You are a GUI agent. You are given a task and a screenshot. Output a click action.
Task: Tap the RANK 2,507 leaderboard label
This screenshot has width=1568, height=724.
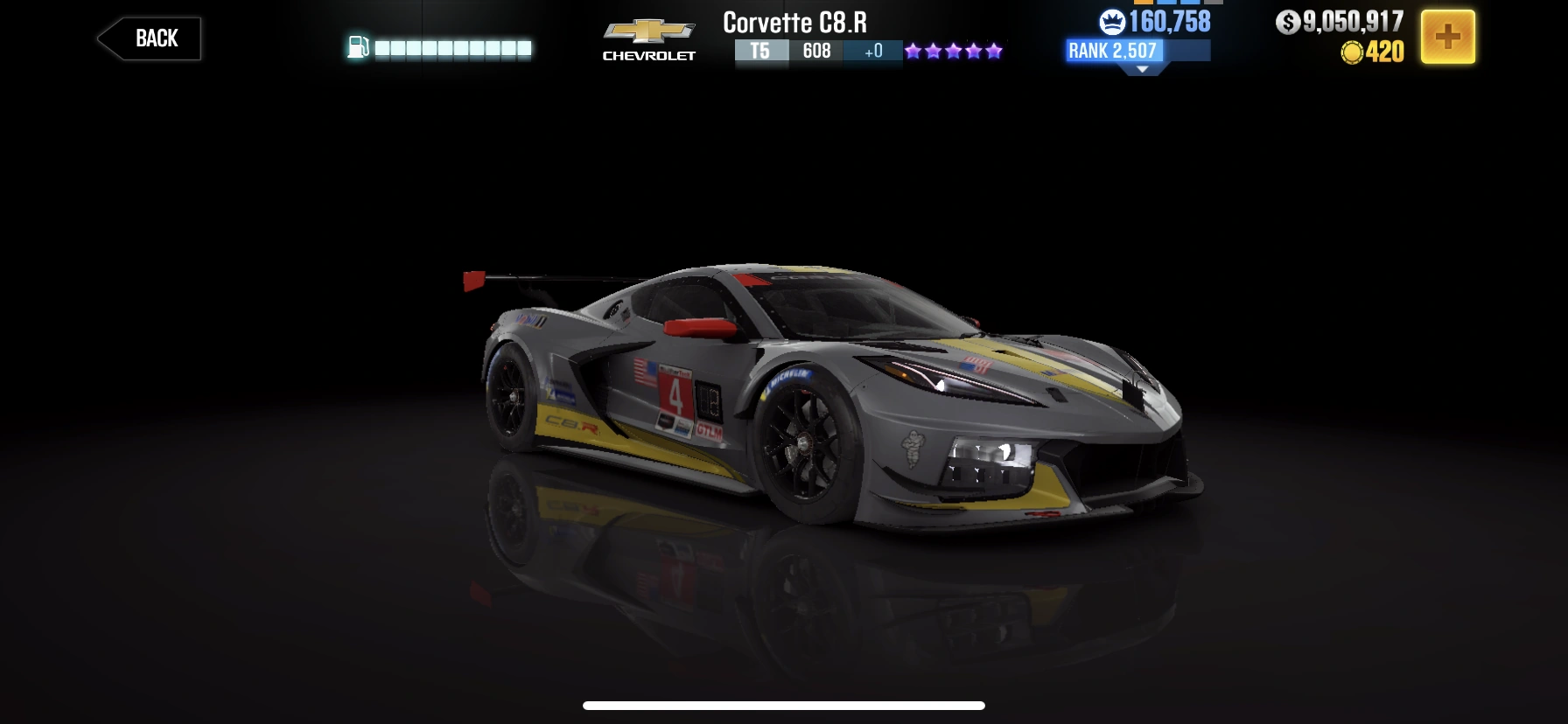pos(1111,52)
